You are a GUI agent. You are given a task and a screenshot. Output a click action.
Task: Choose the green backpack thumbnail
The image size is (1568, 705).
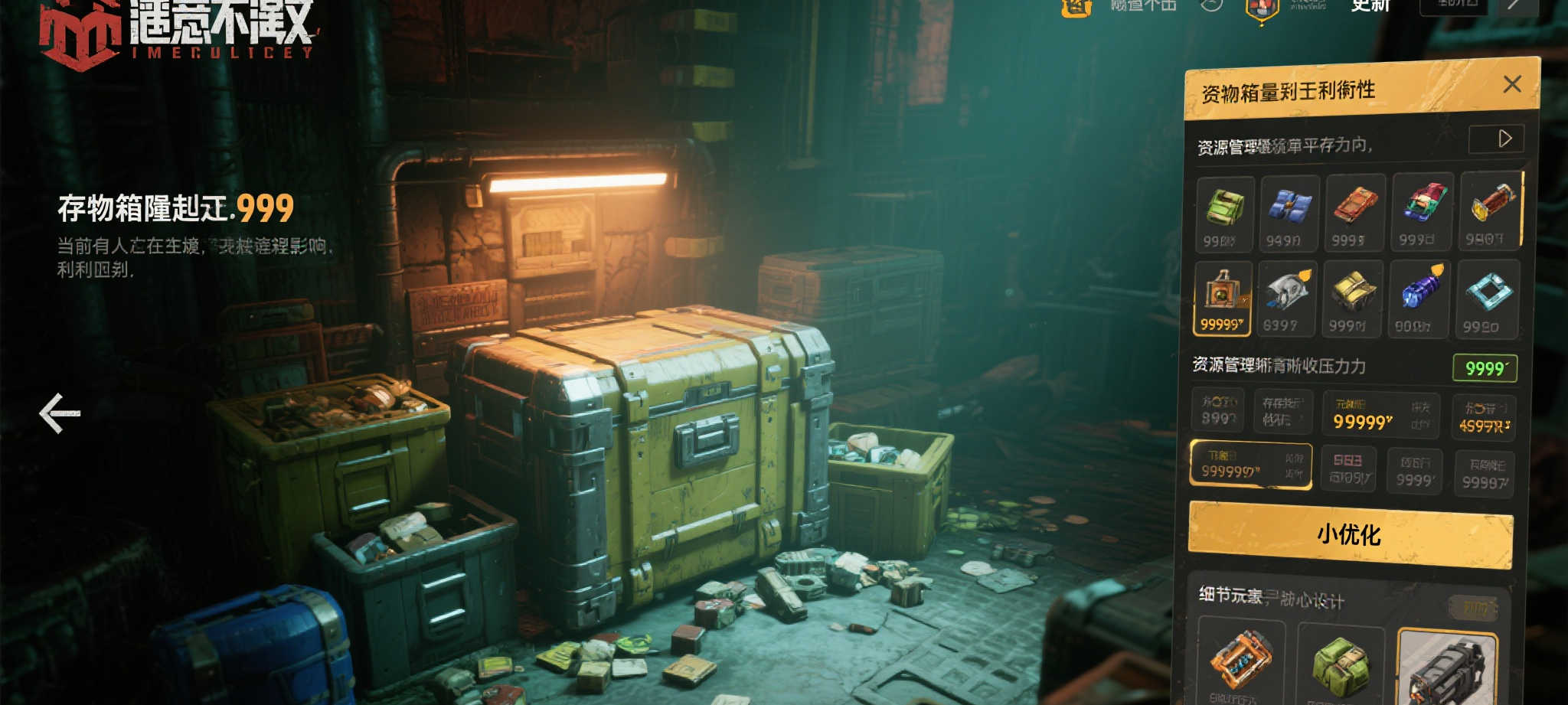click(x=1341, y=664)
